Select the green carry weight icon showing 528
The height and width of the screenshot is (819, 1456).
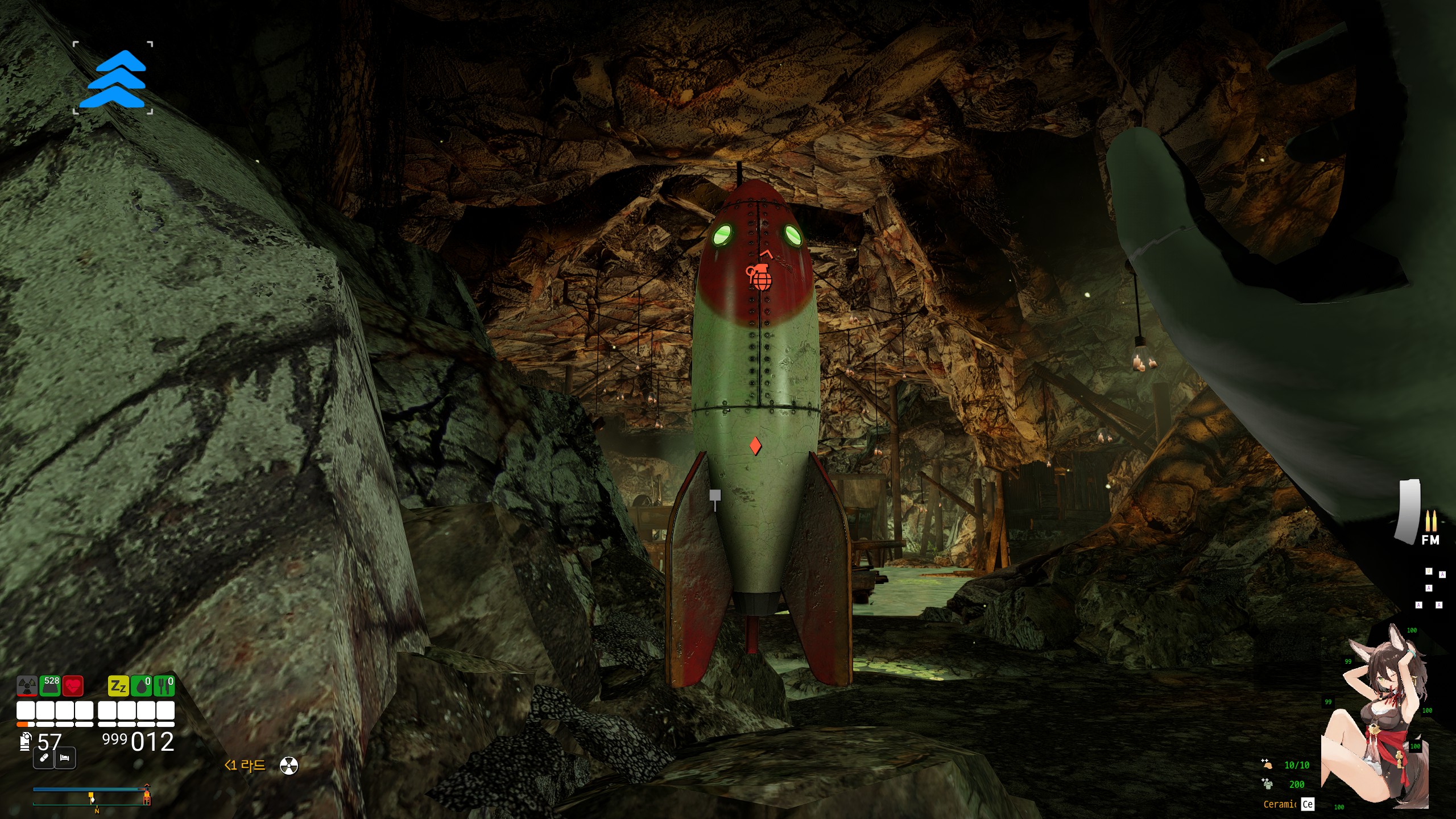pos(50,686)
